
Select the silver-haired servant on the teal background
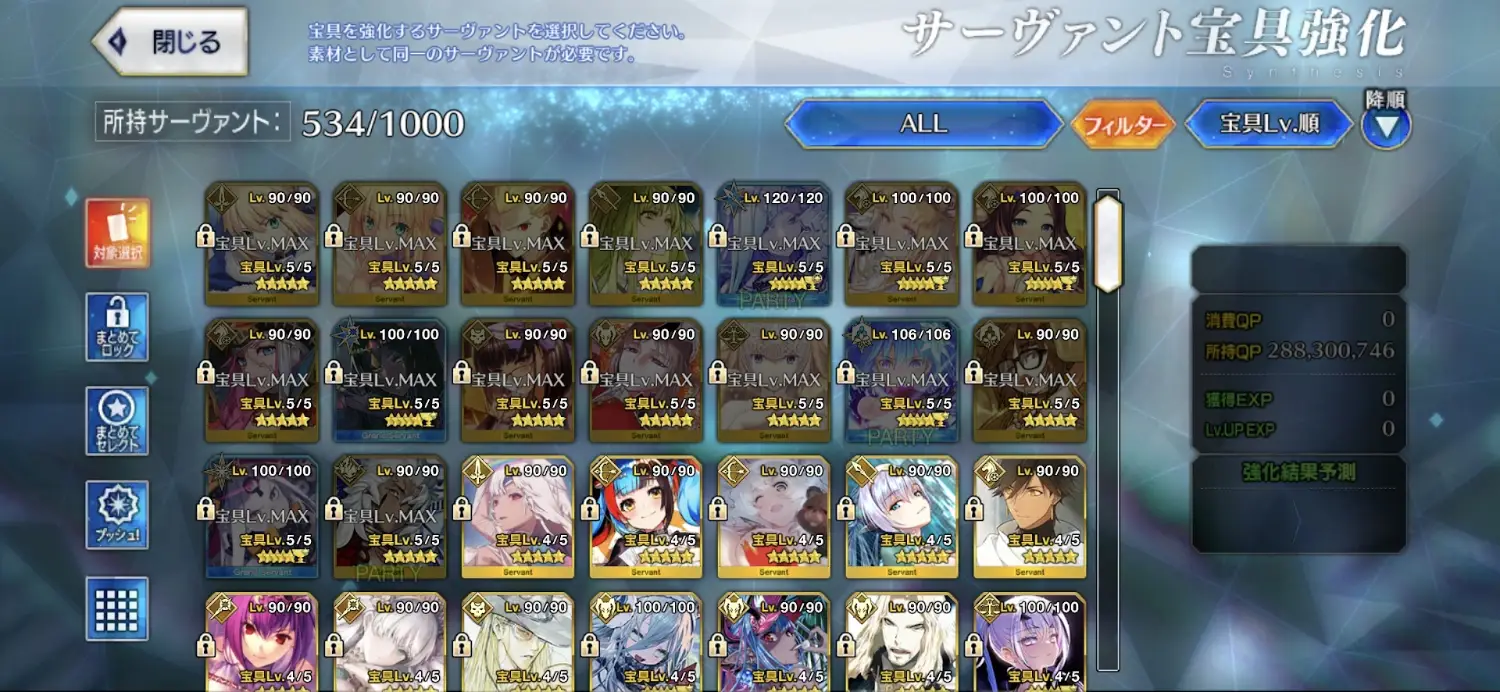[901, 517]
